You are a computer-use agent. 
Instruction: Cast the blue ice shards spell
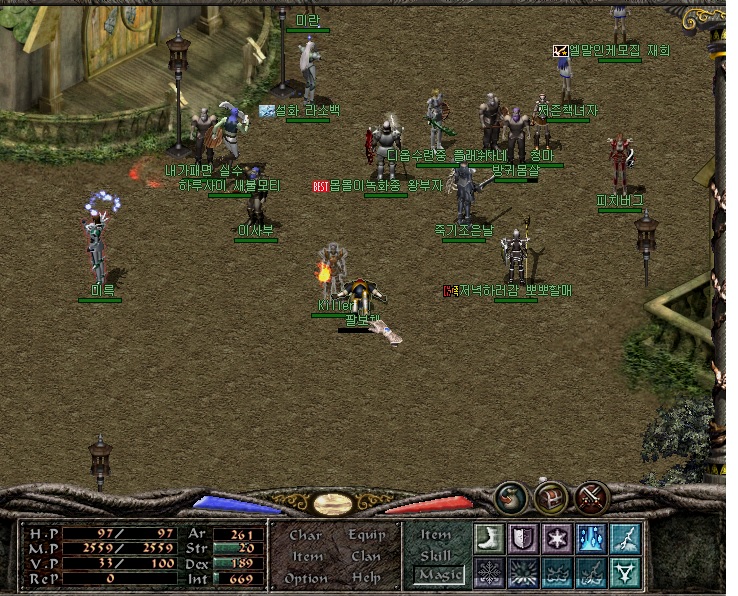click(x=591, y=538)
